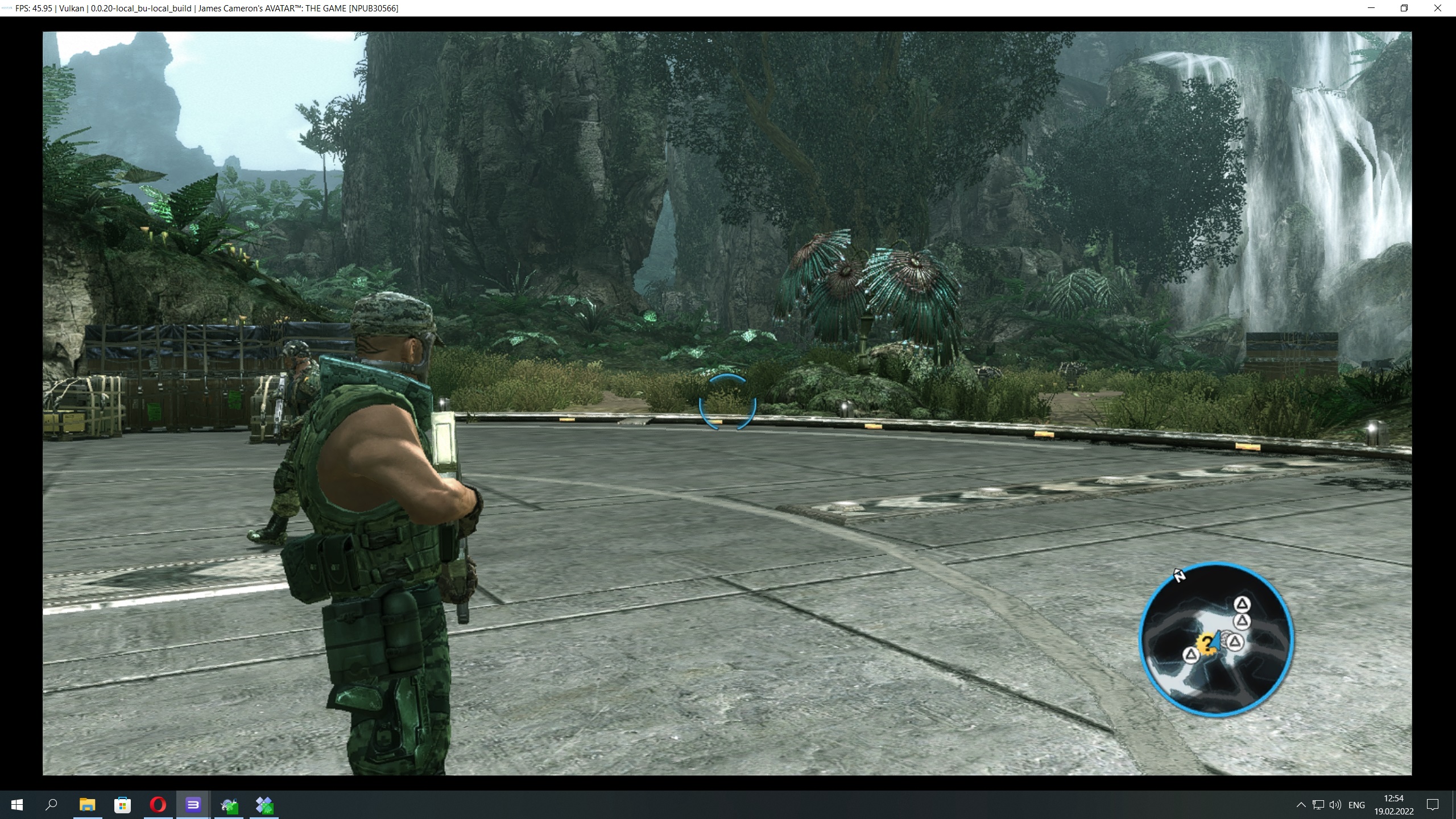
Task: Expand hidden tray icons with the chevron
Action: coord(1301,805)
